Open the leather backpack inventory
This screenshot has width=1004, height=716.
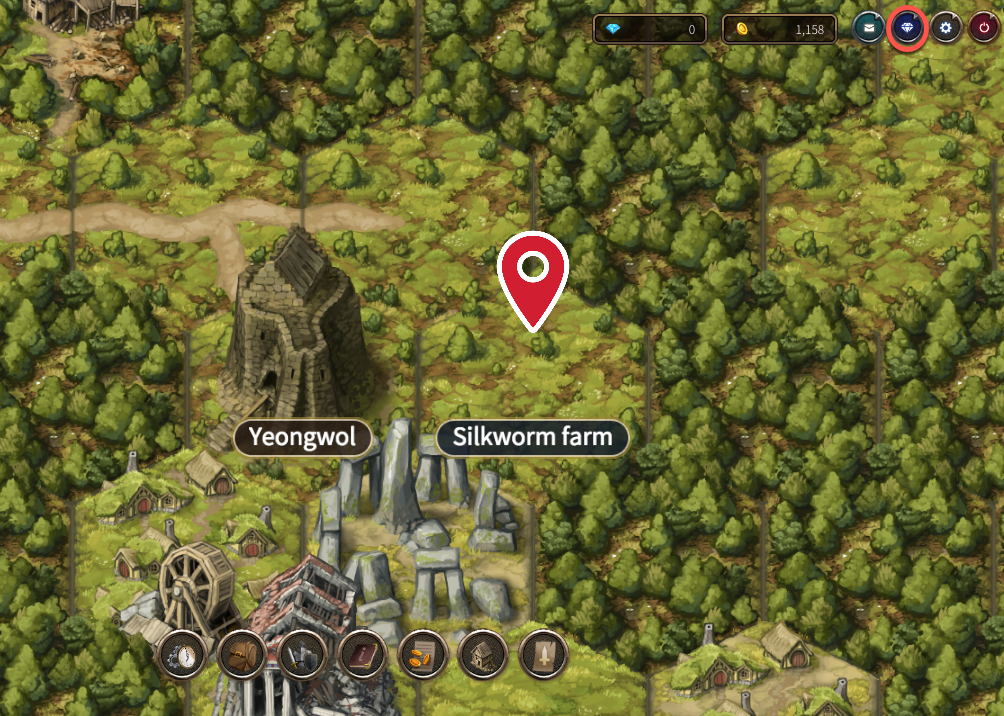click(242, 655)
